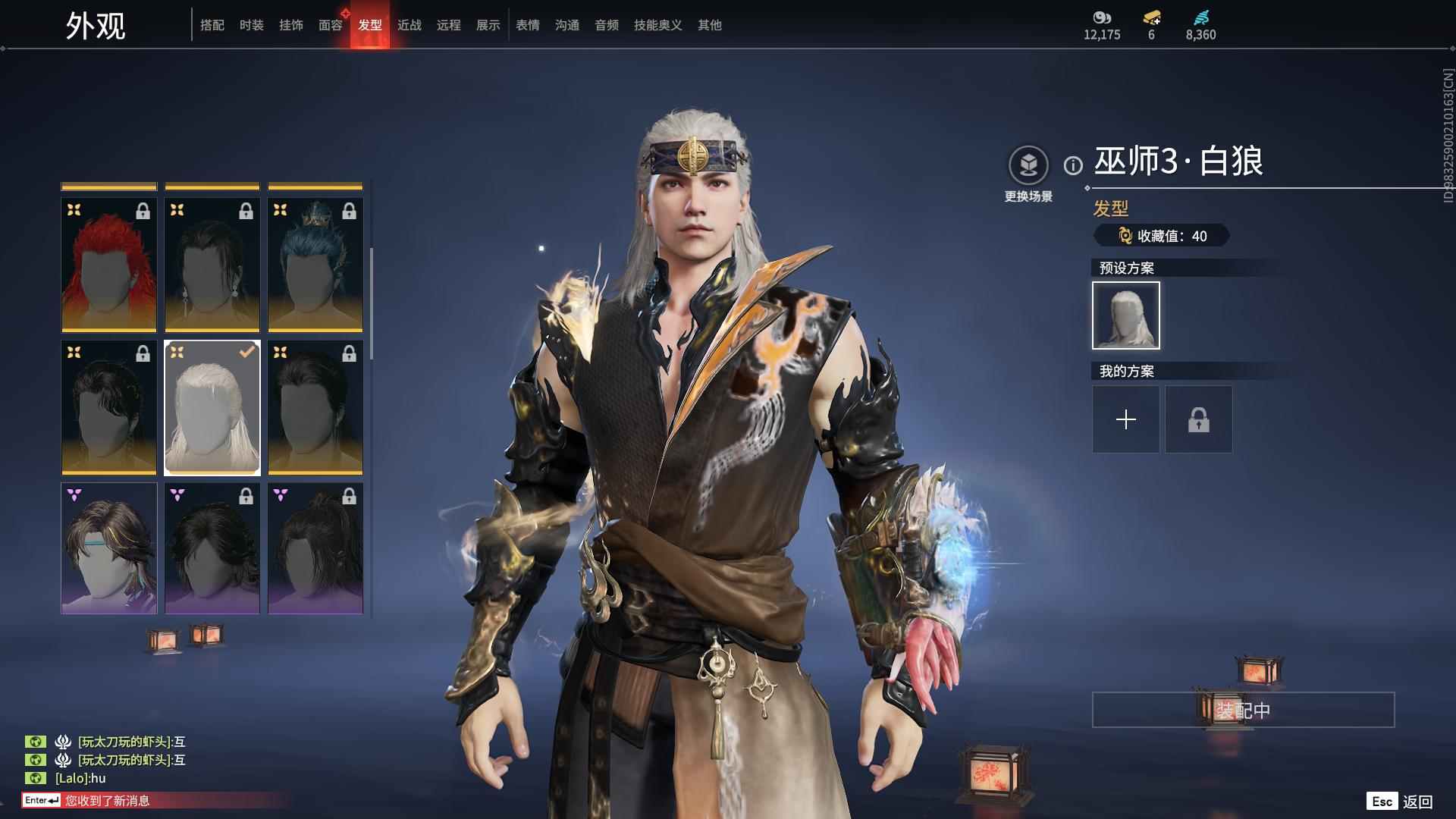Add a new scheme under 我的方案
This screenshot has height=819, width=1456.
(x=1126, y=419)
